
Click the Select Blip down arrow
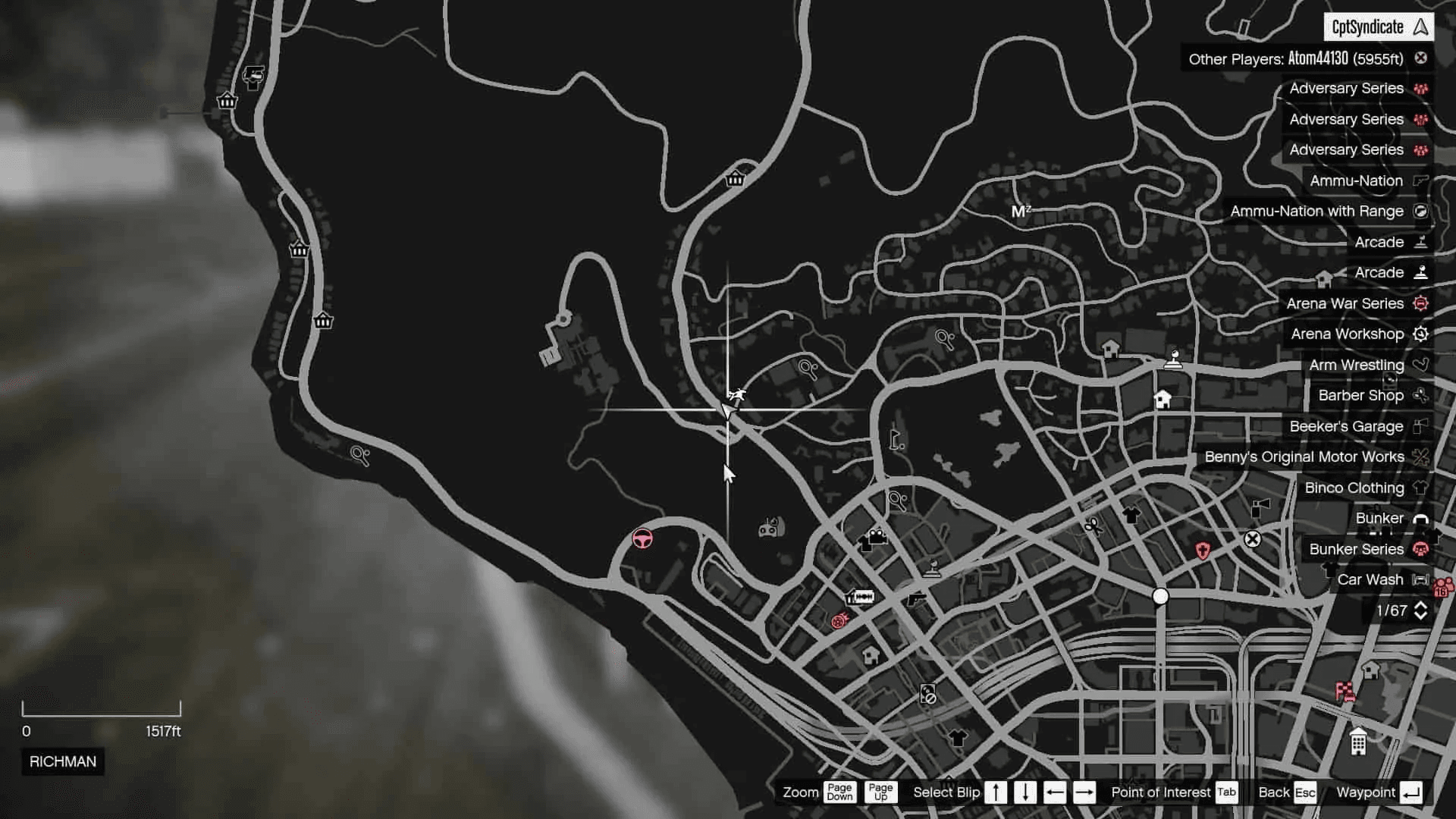point(1025,792)
